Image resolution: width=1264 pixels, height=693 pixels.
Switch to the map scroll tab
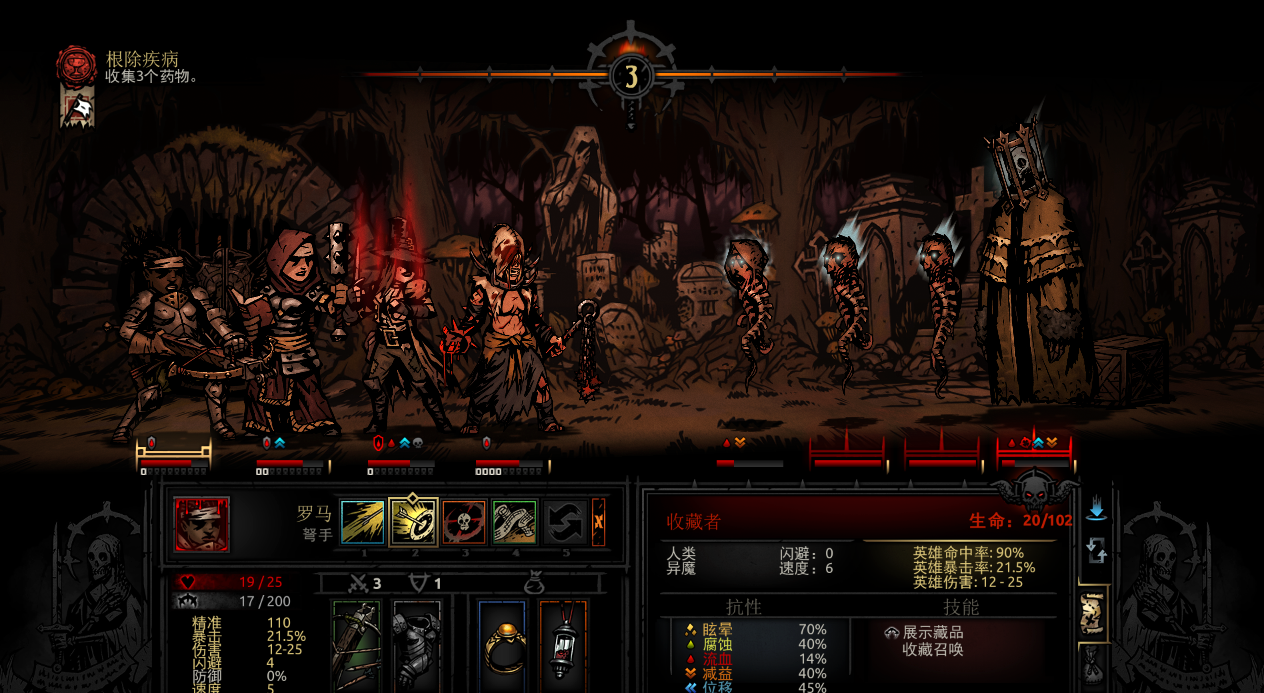1093,614
